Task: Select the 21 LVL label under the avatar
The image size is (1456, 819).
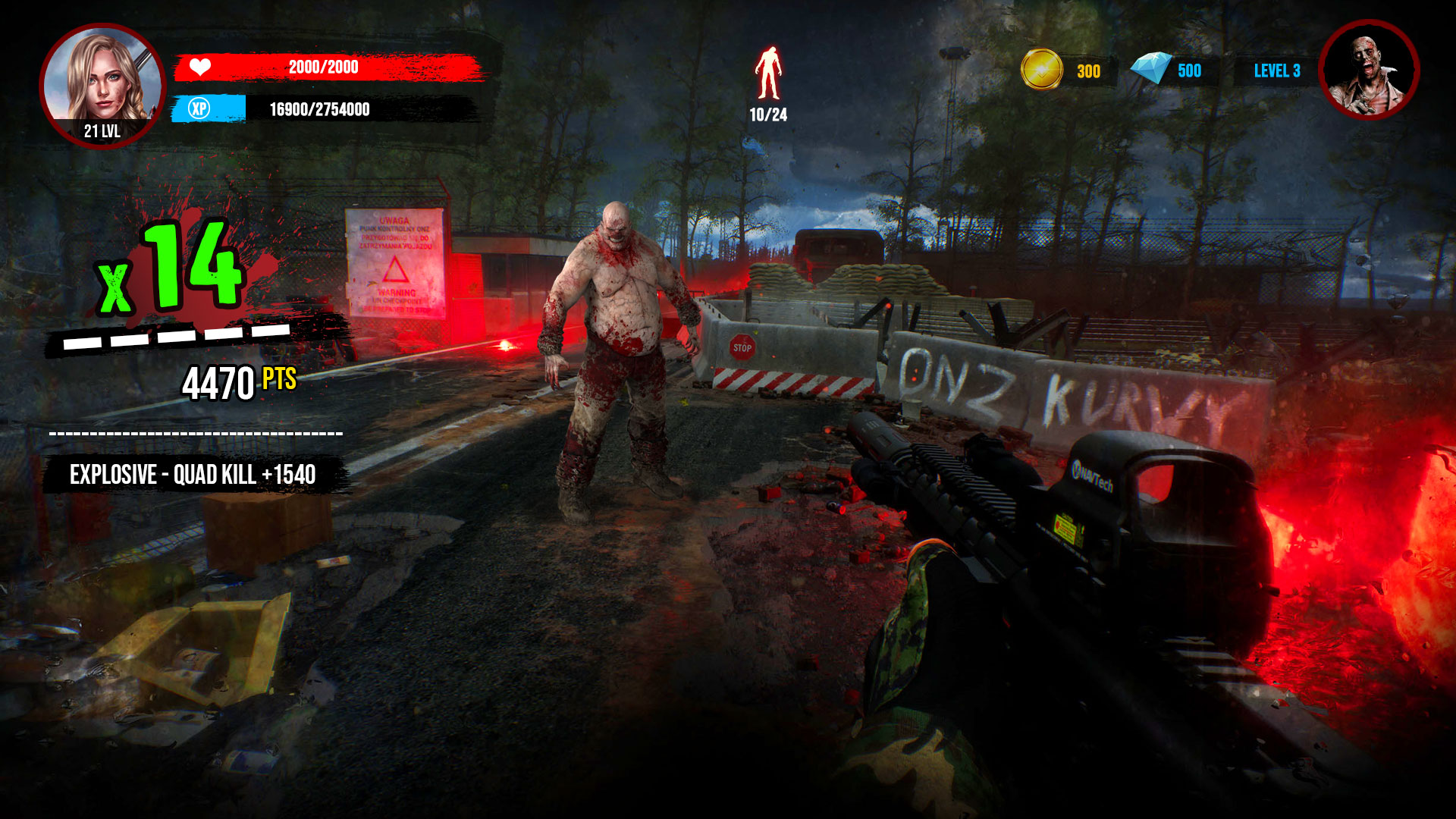Action: point(101,129)
